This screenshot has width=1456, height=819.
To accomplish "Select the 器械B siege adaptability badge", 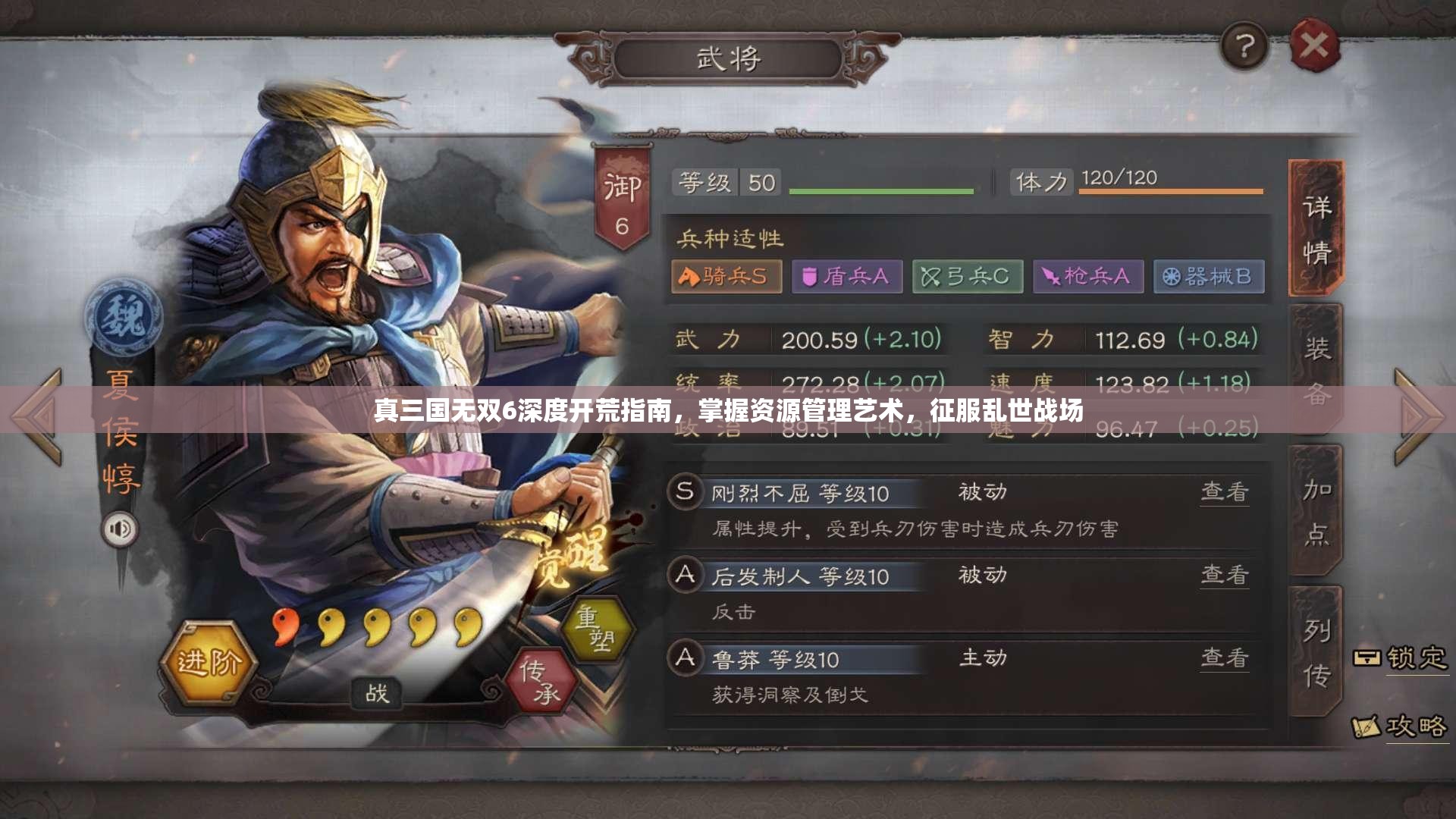I will pyautogui.click(x=1208, y=278).
